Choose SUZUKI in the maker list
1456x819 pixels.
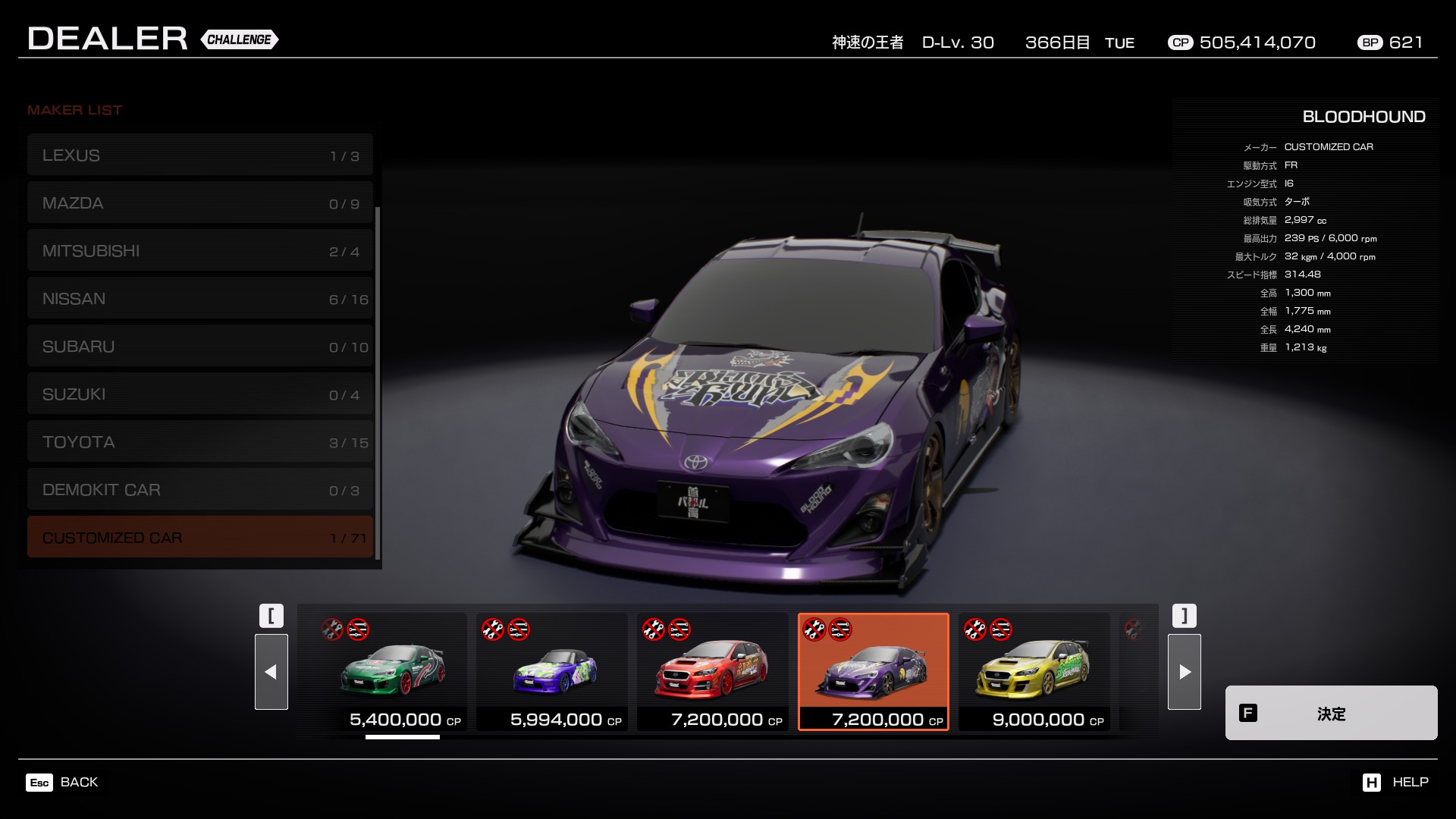pos(199,394)
